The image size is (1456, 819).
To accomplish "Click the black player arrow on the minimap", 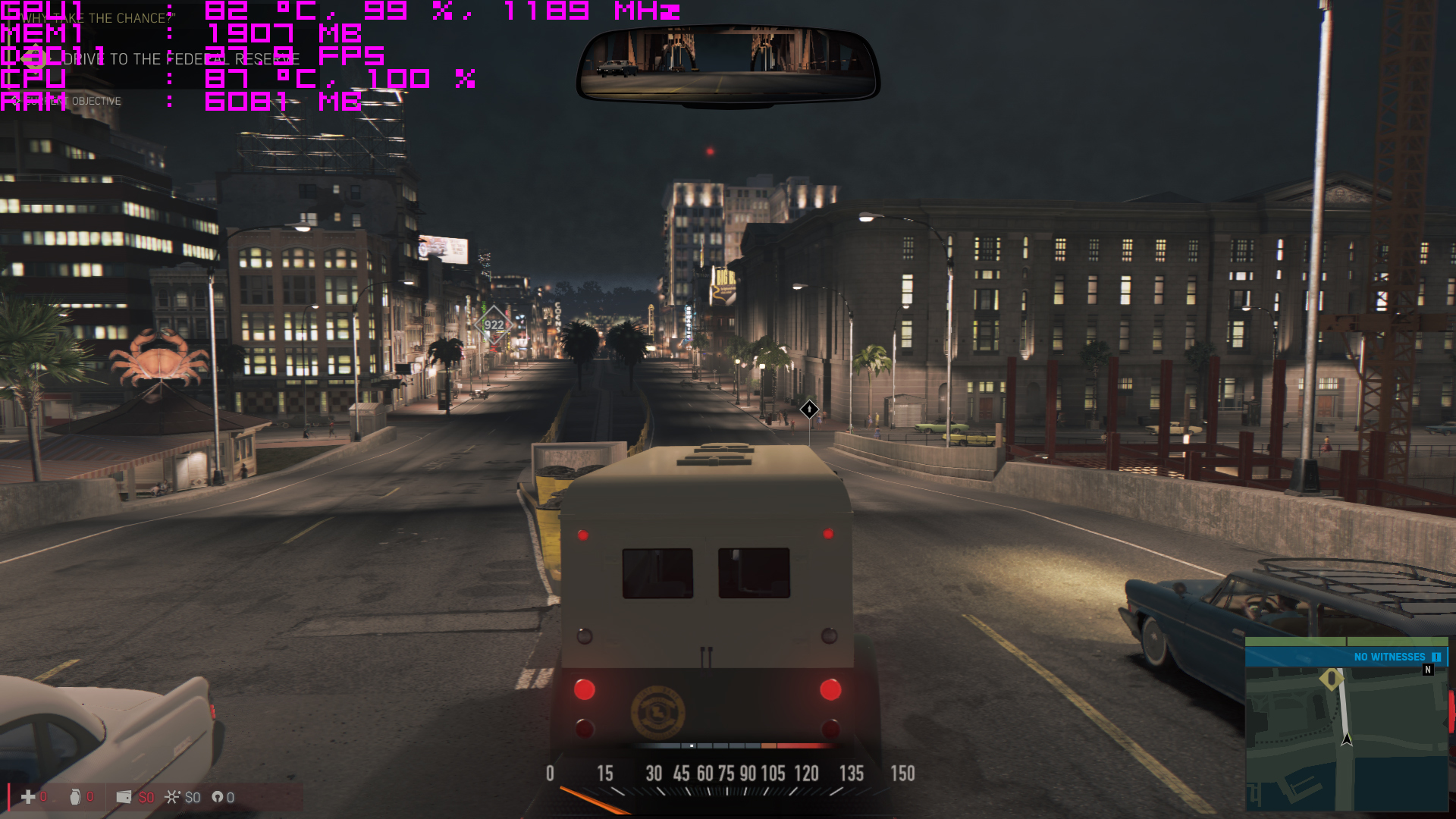I will tap(1347, 738).
